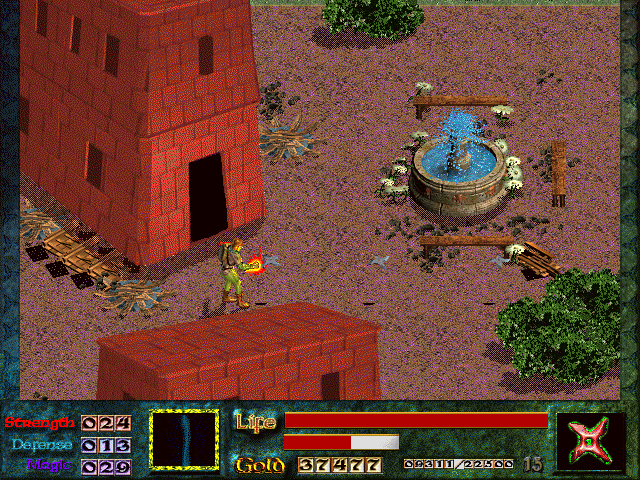Select the yellow-framed item slot
The image size is (640, 480).
[184, 438]
